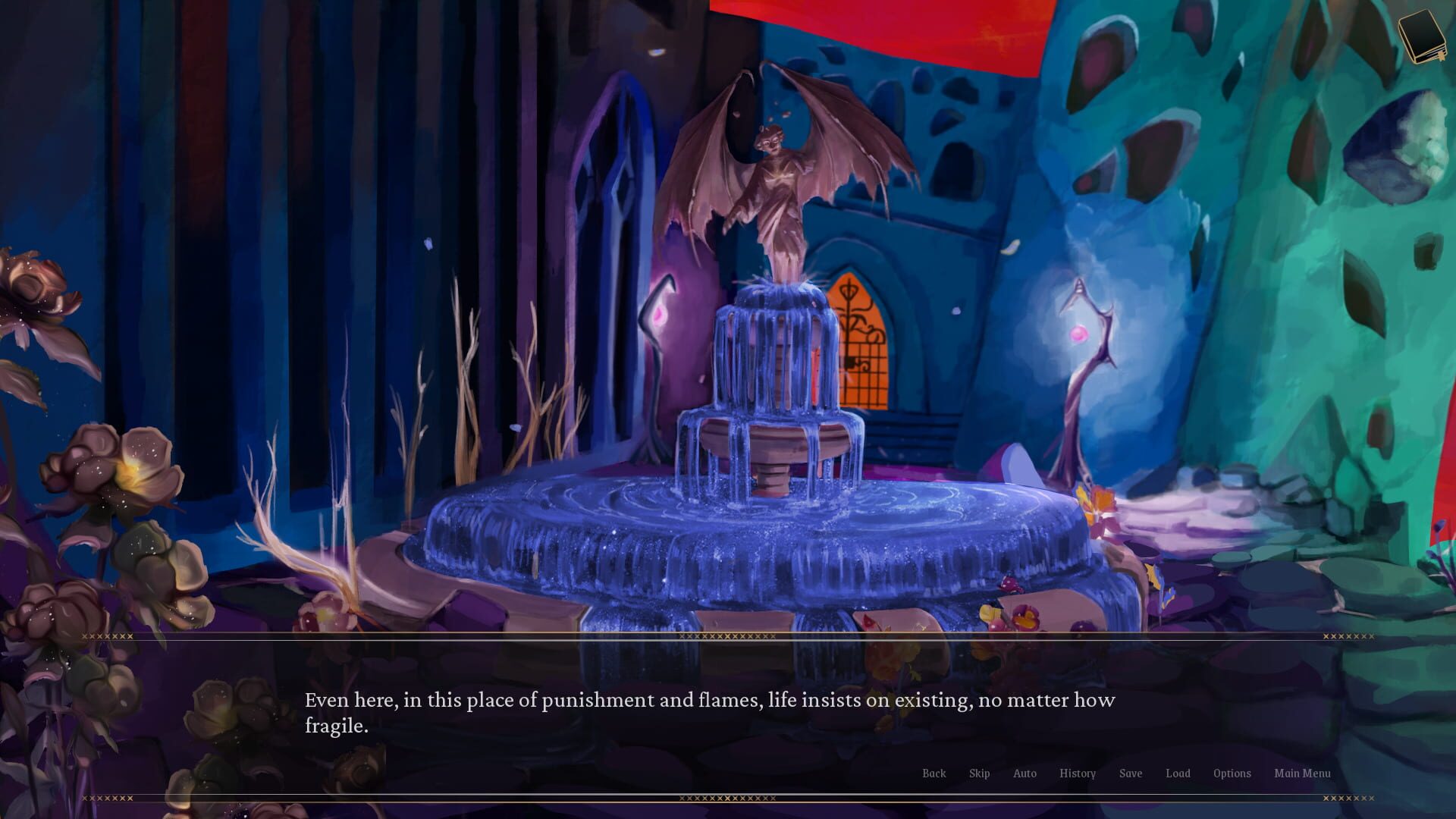This screenshot has height=819, width=1456.
Task: Select the gargoyle statue atop the fountain
Action: click(773, 182)
